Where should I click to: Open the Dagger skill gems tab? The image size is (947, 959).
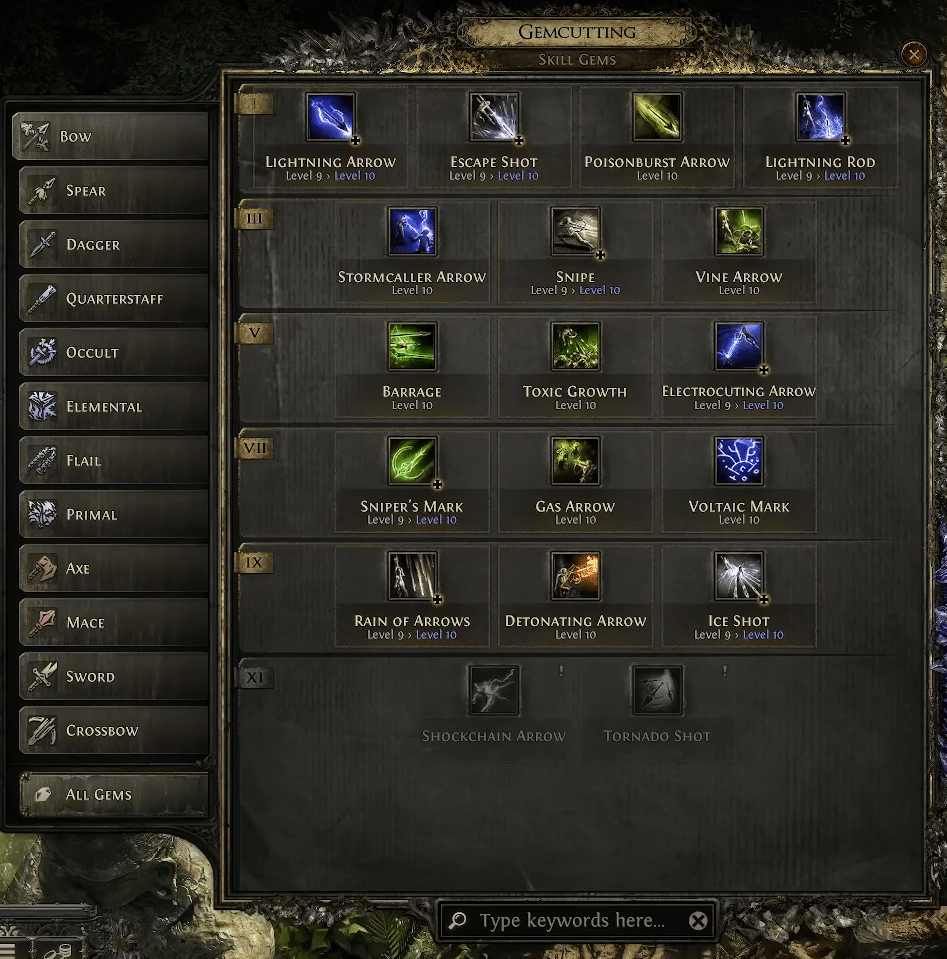coord(110,245)
